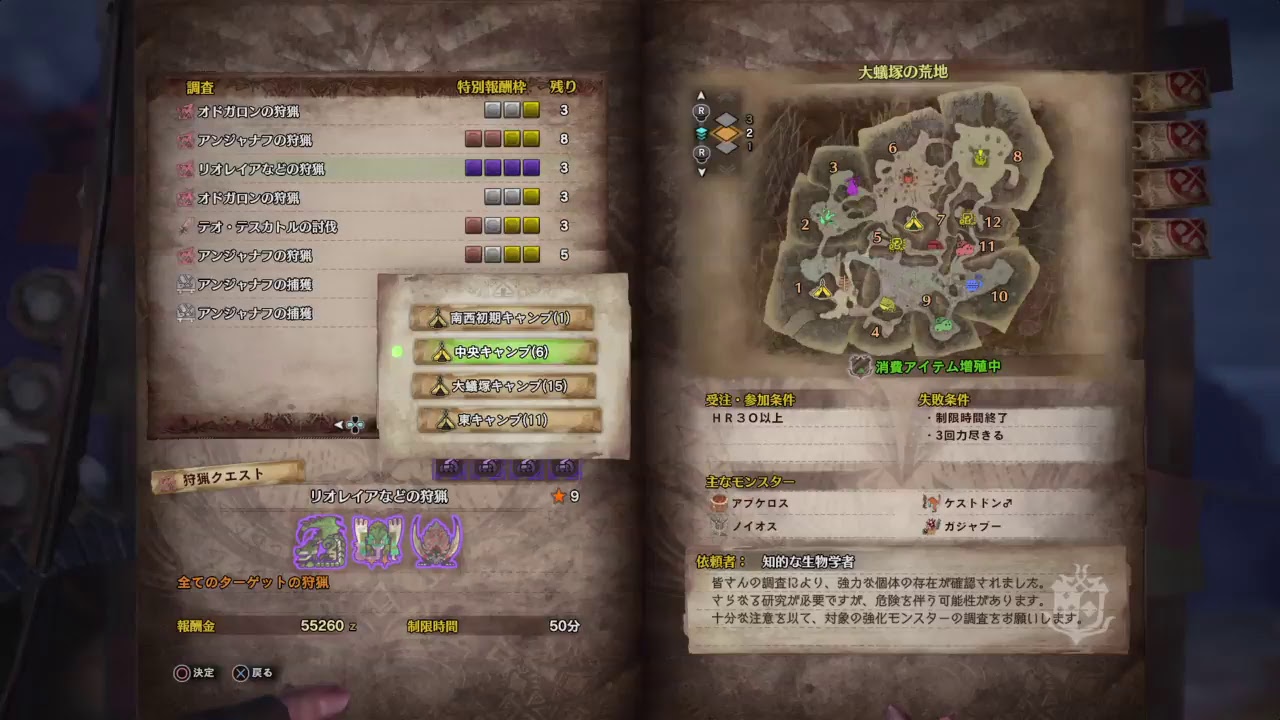Toggle the yellow reward slot on オドガロンの狩猟
1280x720 pixels.
[x=529, y=110]
